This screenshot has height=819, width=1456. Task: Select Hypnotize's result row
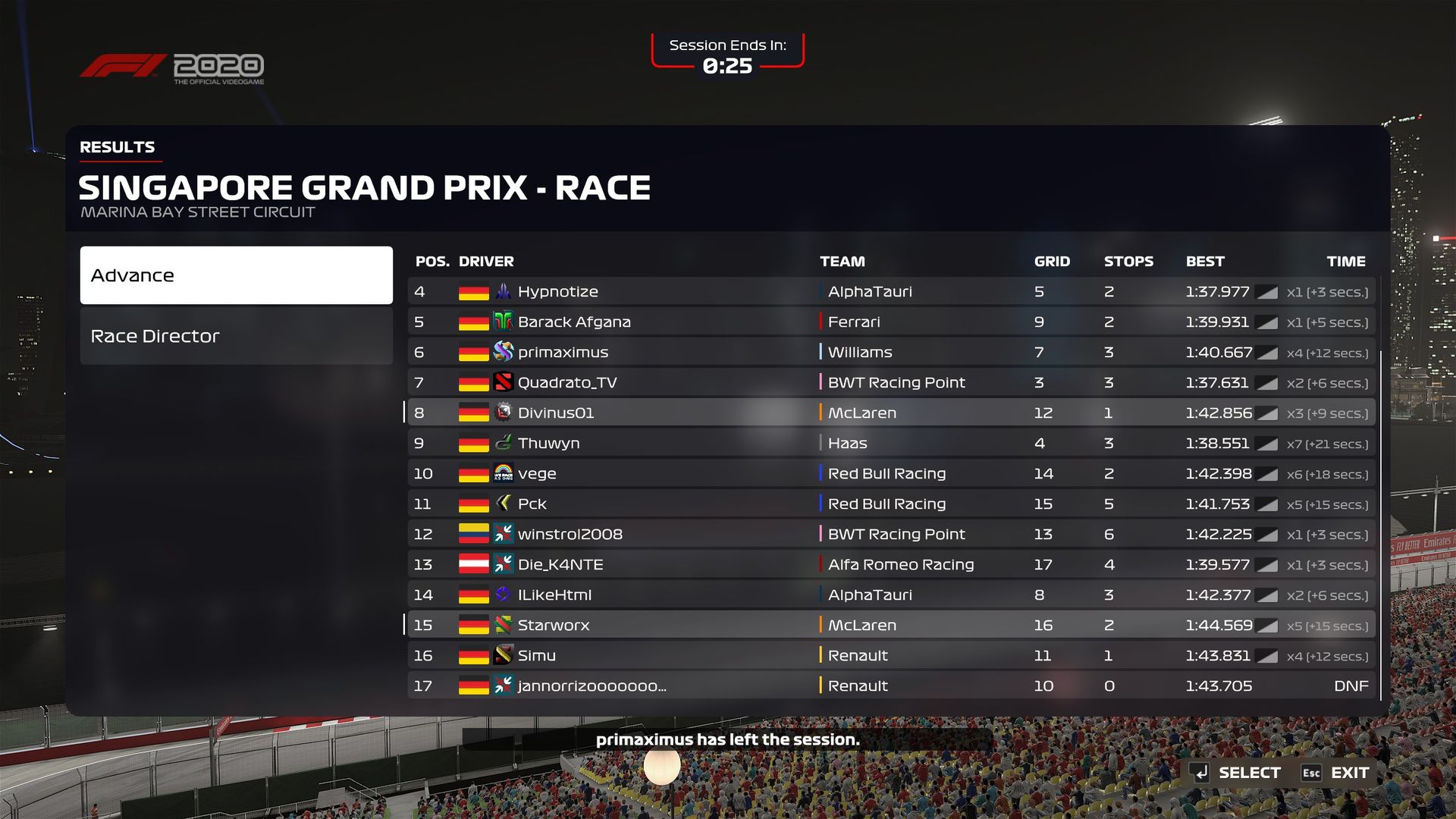point(891,291)
